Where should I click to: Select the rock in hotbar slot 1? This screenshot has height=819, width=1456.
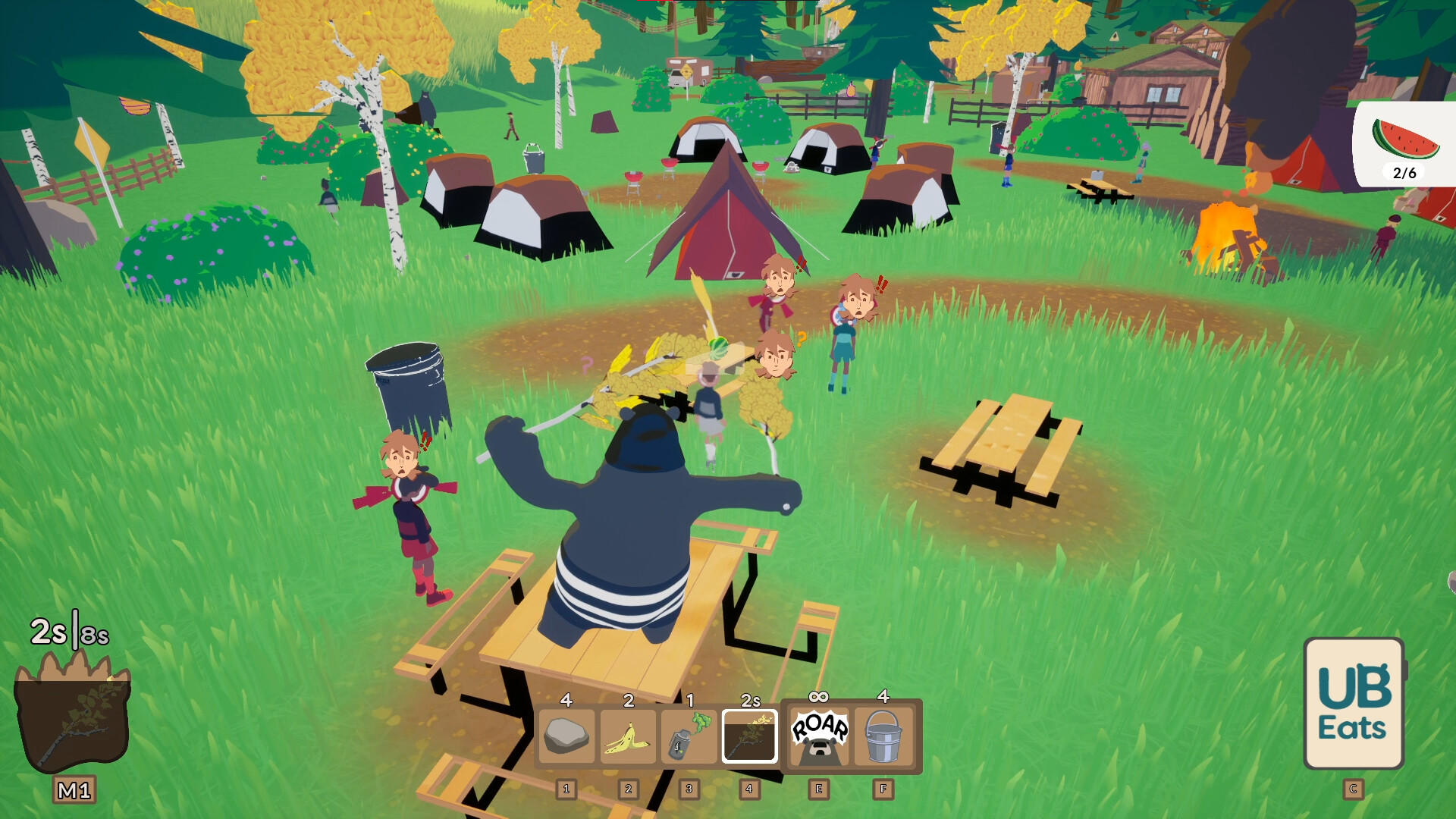click(566, 736)
